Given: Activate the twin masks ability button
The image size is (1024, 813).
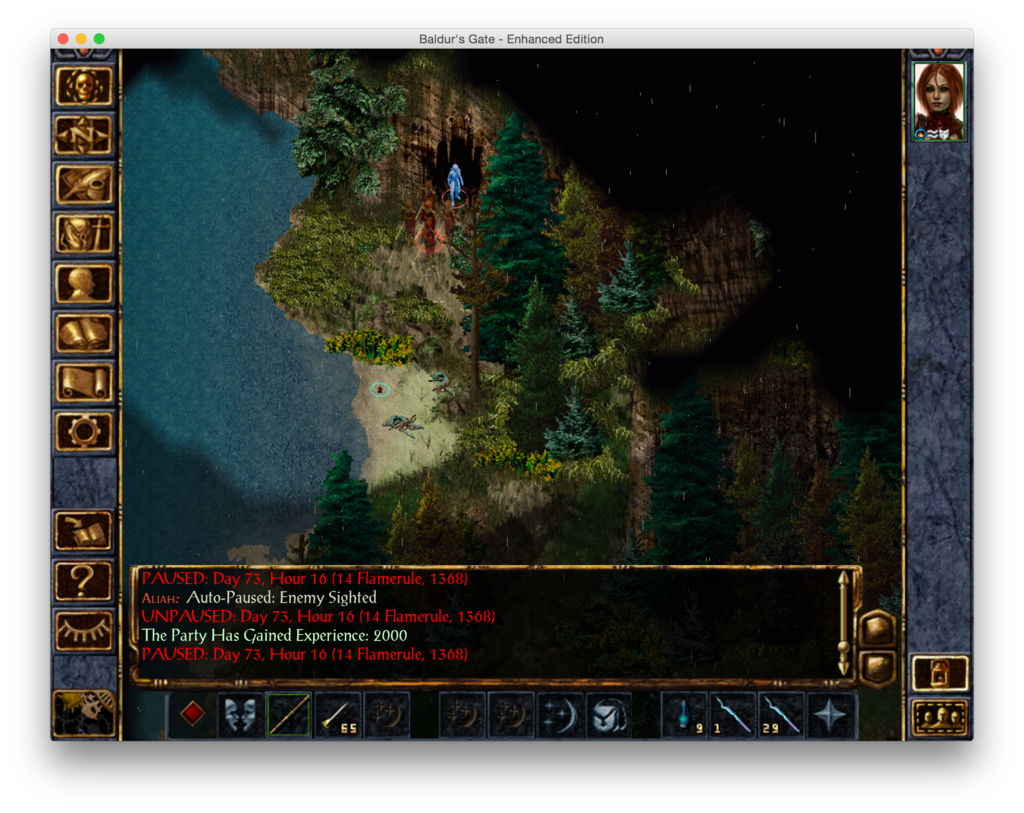Looking at the screenshot, I should (240, 715).
